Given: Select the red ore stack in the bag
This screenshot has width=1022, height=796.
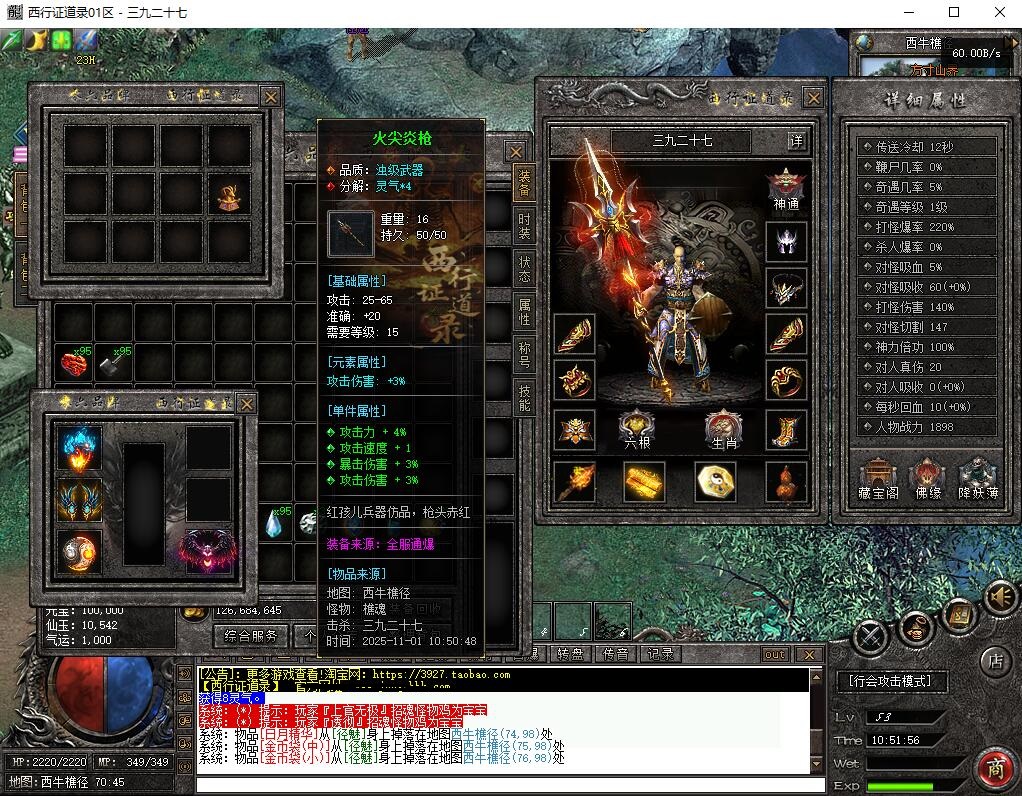Looking at the screenshot, I should (x=75, y=365).
